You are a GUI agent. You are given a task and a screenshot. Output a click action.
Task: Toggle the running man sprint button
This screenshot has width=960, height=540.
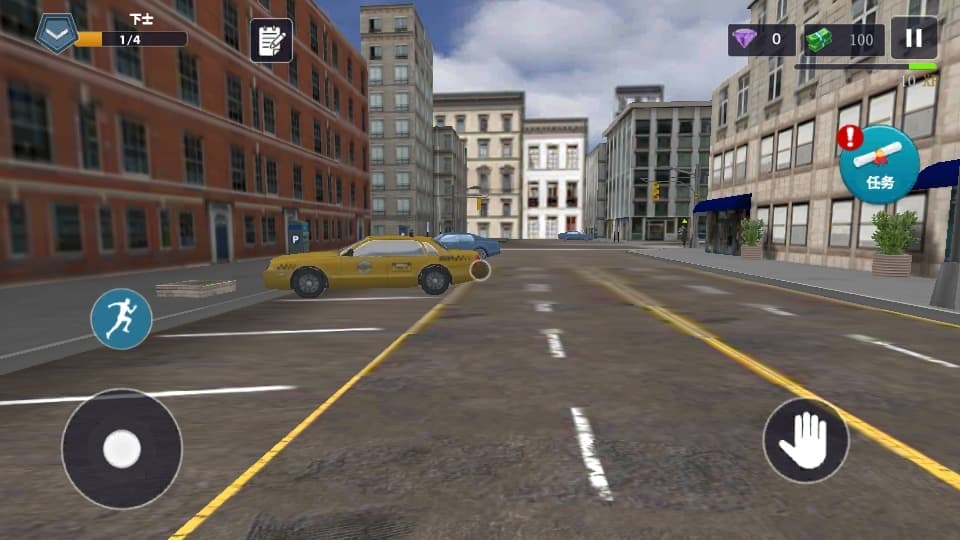121,319
